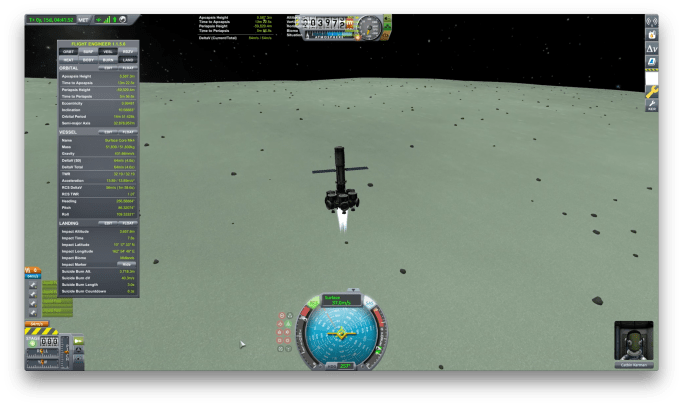683x406 pixels.
Task: Open the wrench tool toolbar button
Action: tap(652, 90)
